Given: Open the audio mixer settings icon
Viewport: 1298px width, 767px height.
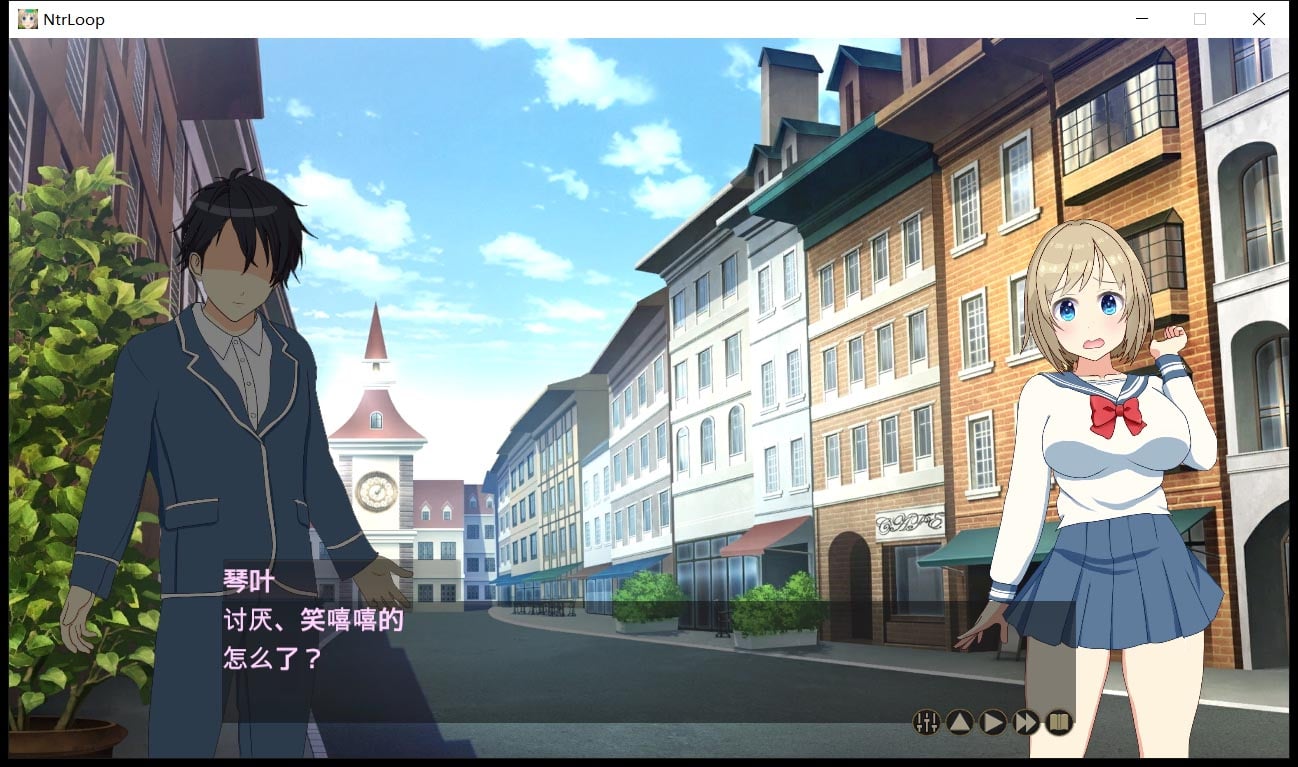Looking at the screenshot, I should click(x=927, y=722).
